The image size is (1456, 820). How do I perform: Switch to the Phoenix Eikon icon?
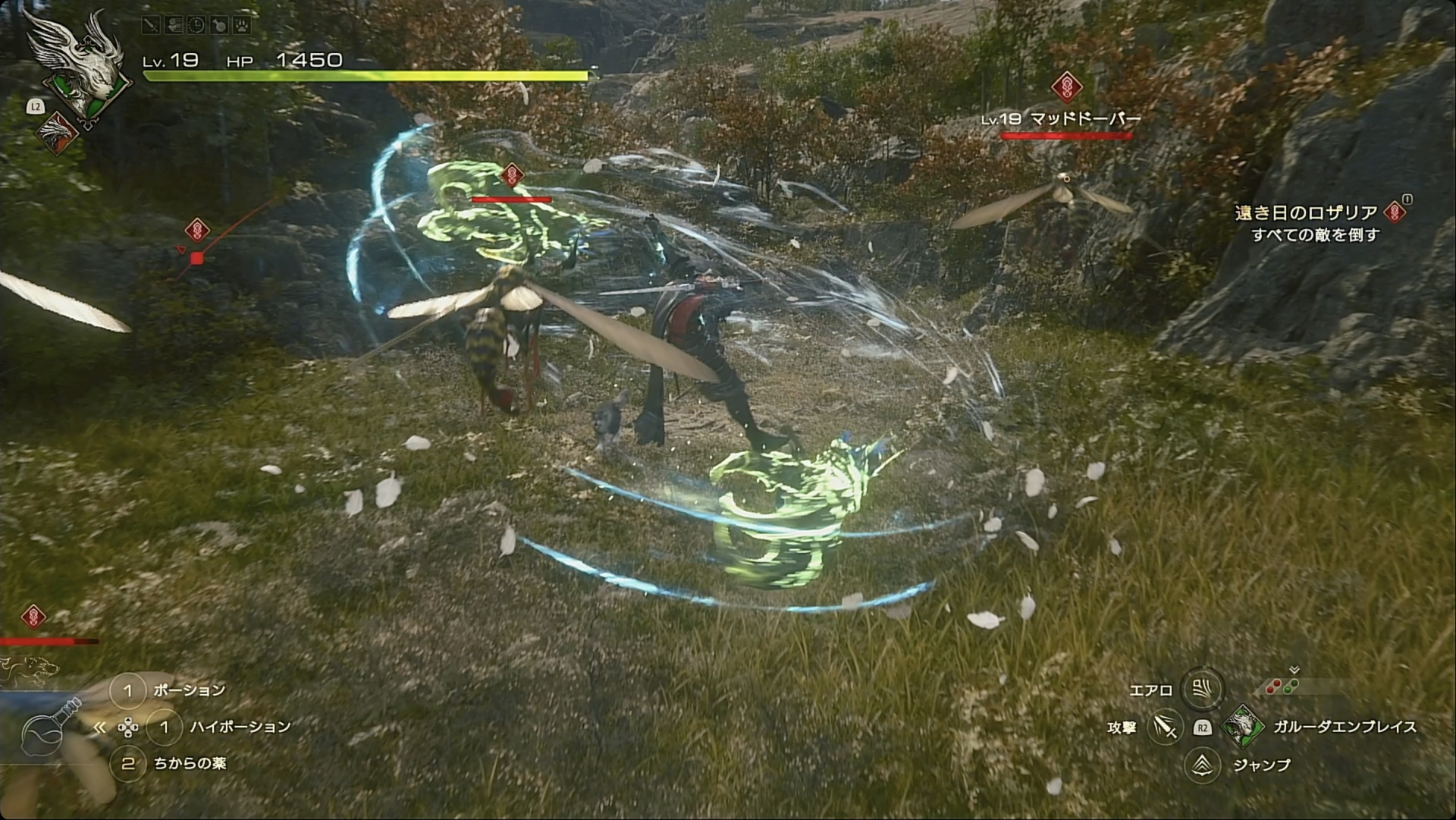55,133
